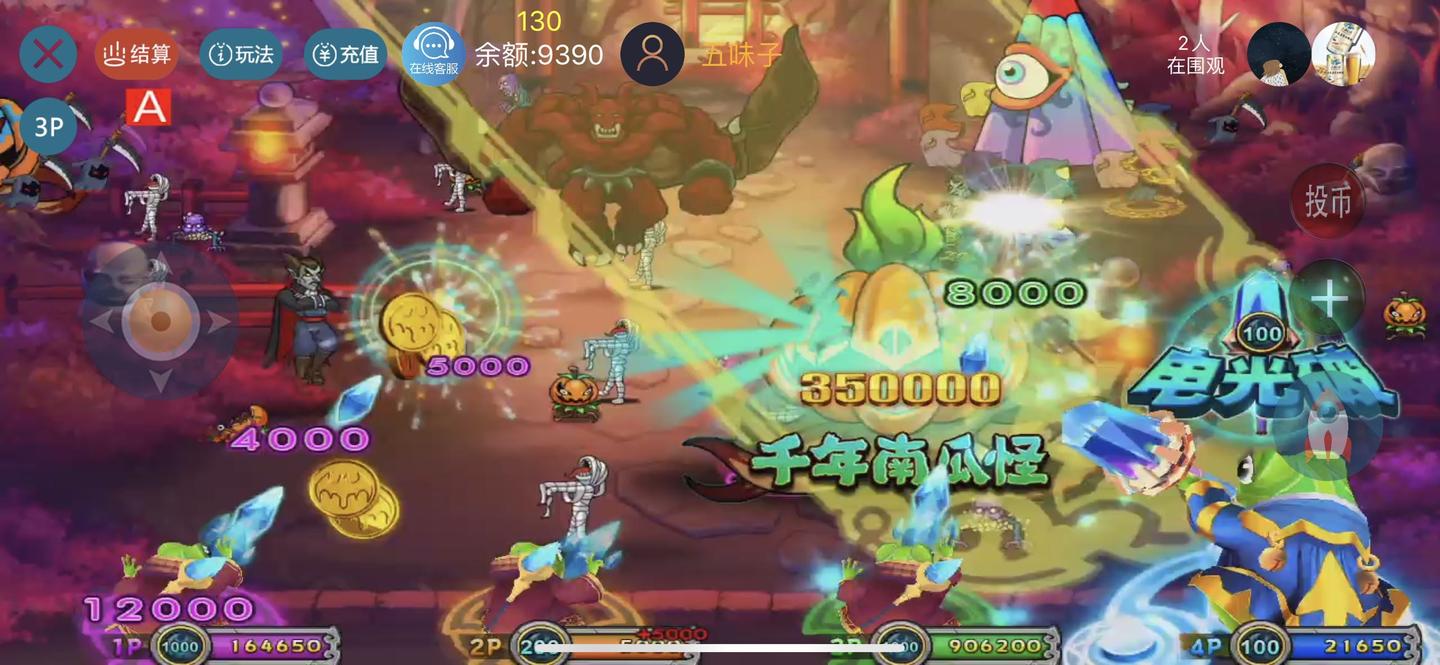Close the game with the X button
The width and height of the screenshot is (1440, 665).
point(48,54)
